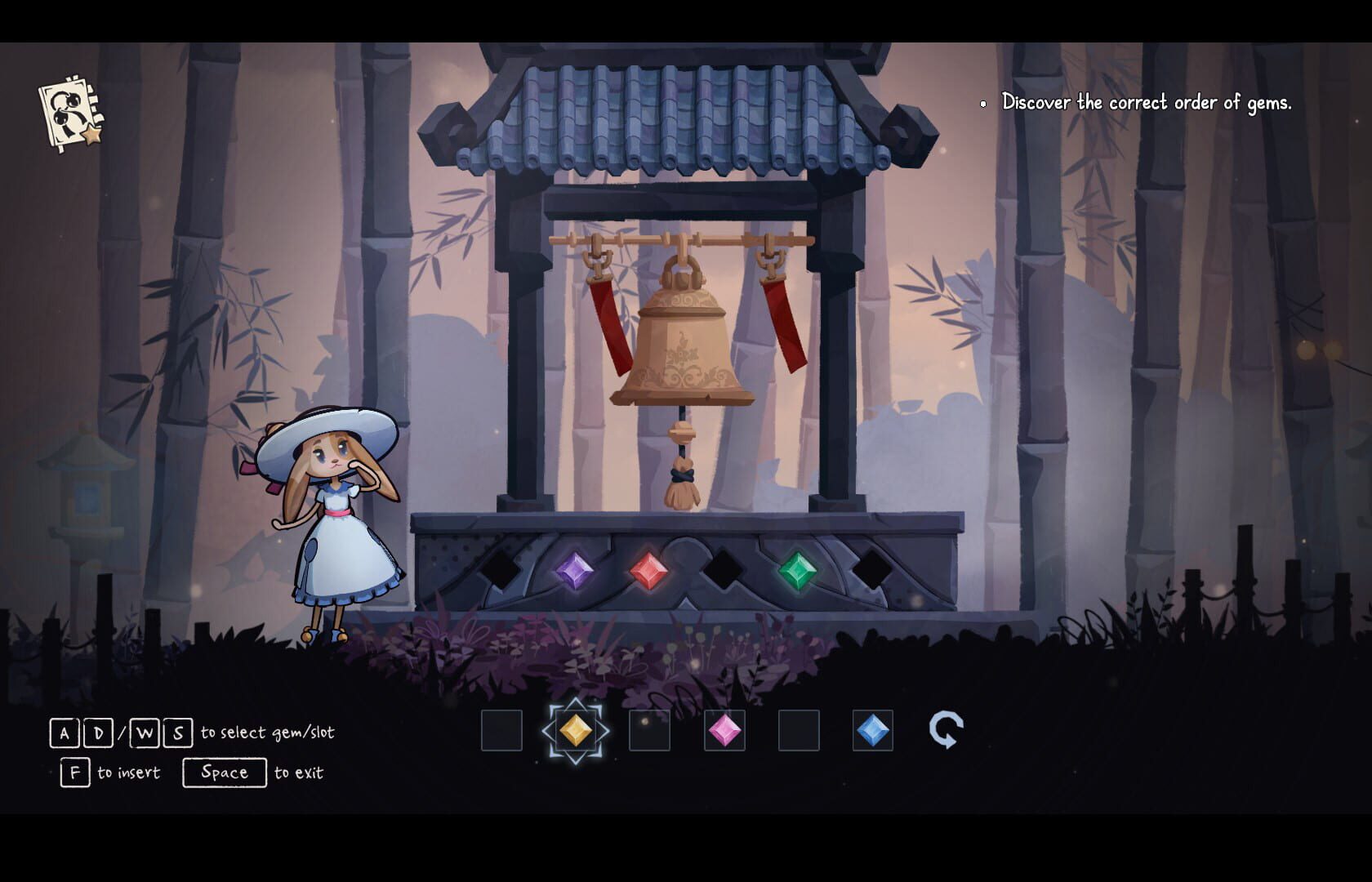Click the Space to exit button

(x=225, y=772)
